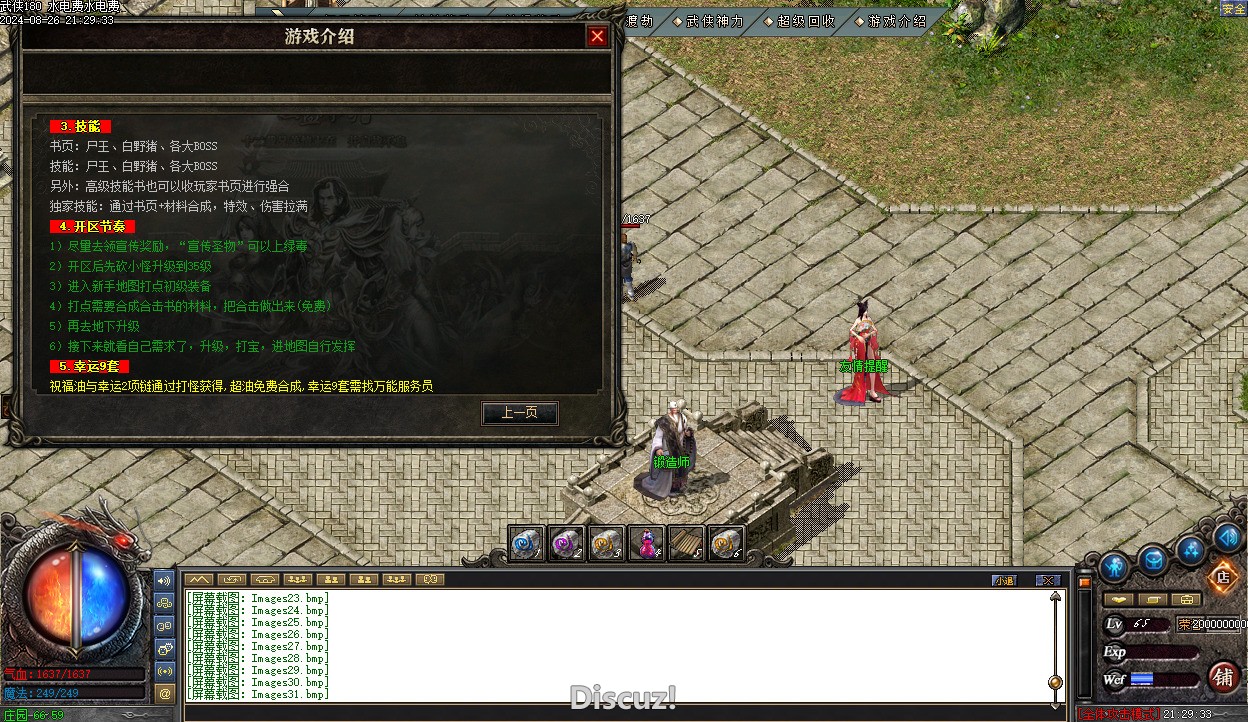The image size is (1248, 722).
Task: Click the 小退 logout button
Action: click(1004, 580)
